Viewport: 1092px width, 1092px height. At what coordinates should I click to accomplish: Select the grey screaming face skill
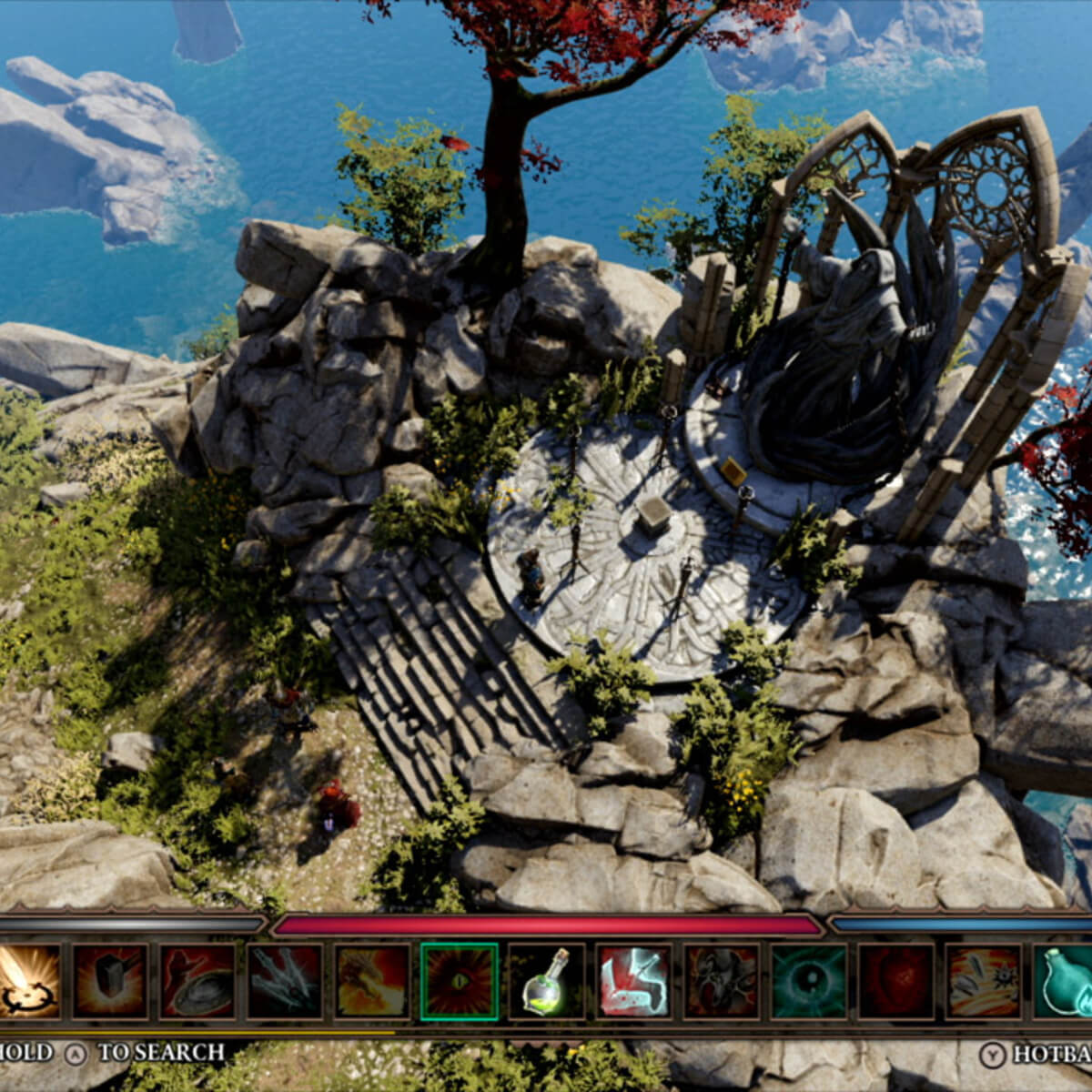(x=722, y=980)
